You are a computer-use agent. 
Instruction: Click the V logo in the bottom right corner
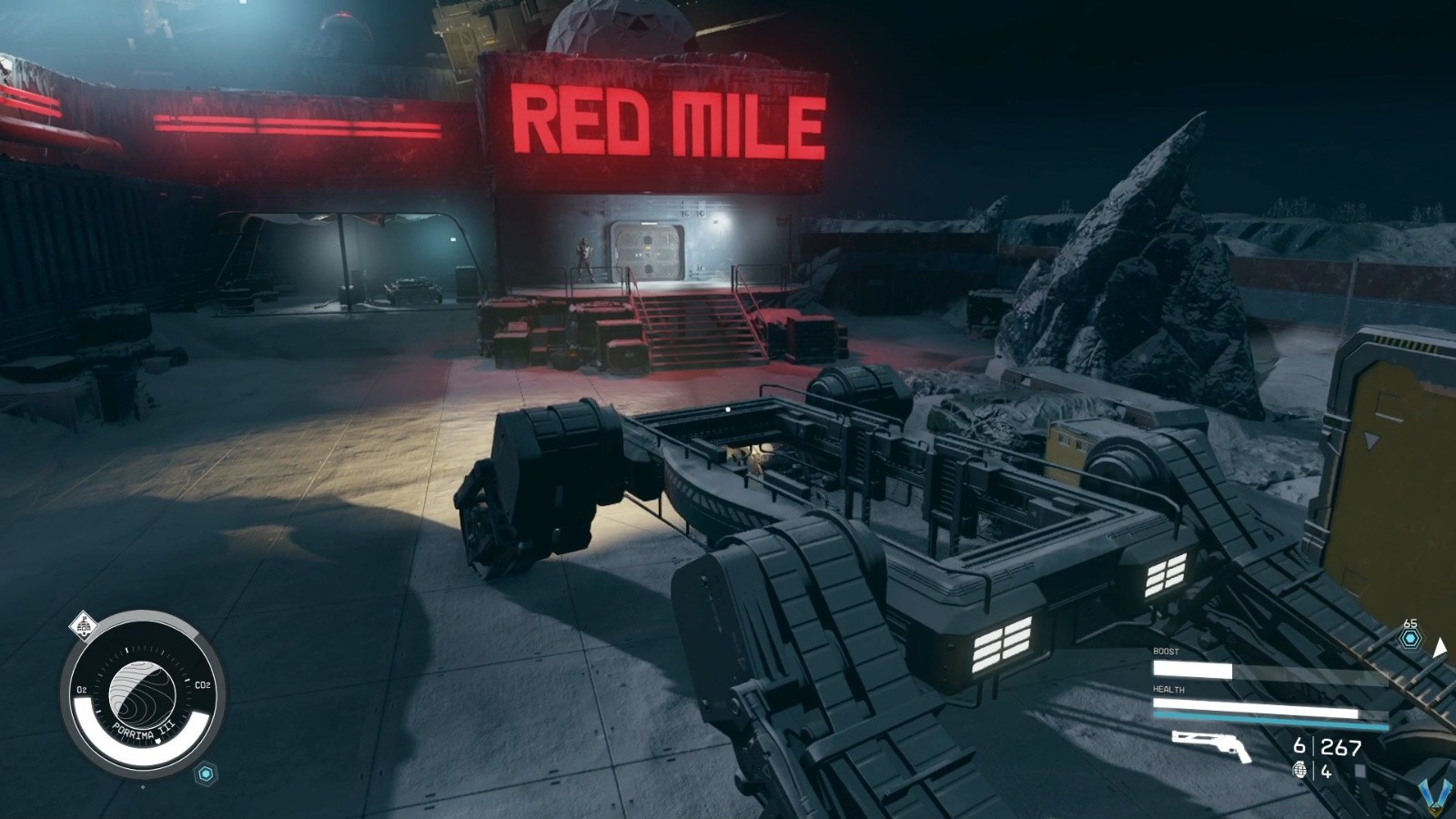(x=1436, y=794)
